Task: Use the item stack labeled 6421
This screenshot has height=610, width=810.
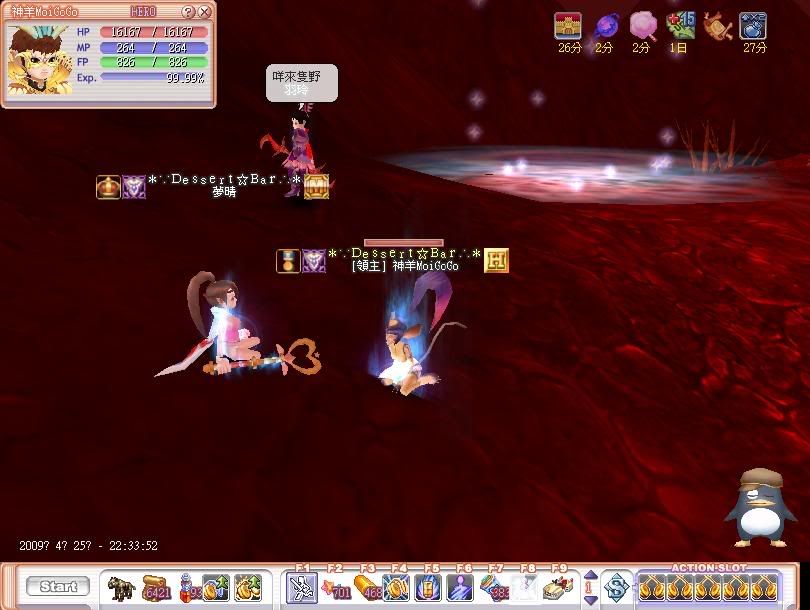Action: pyautogui.click(x=155, y=588)
